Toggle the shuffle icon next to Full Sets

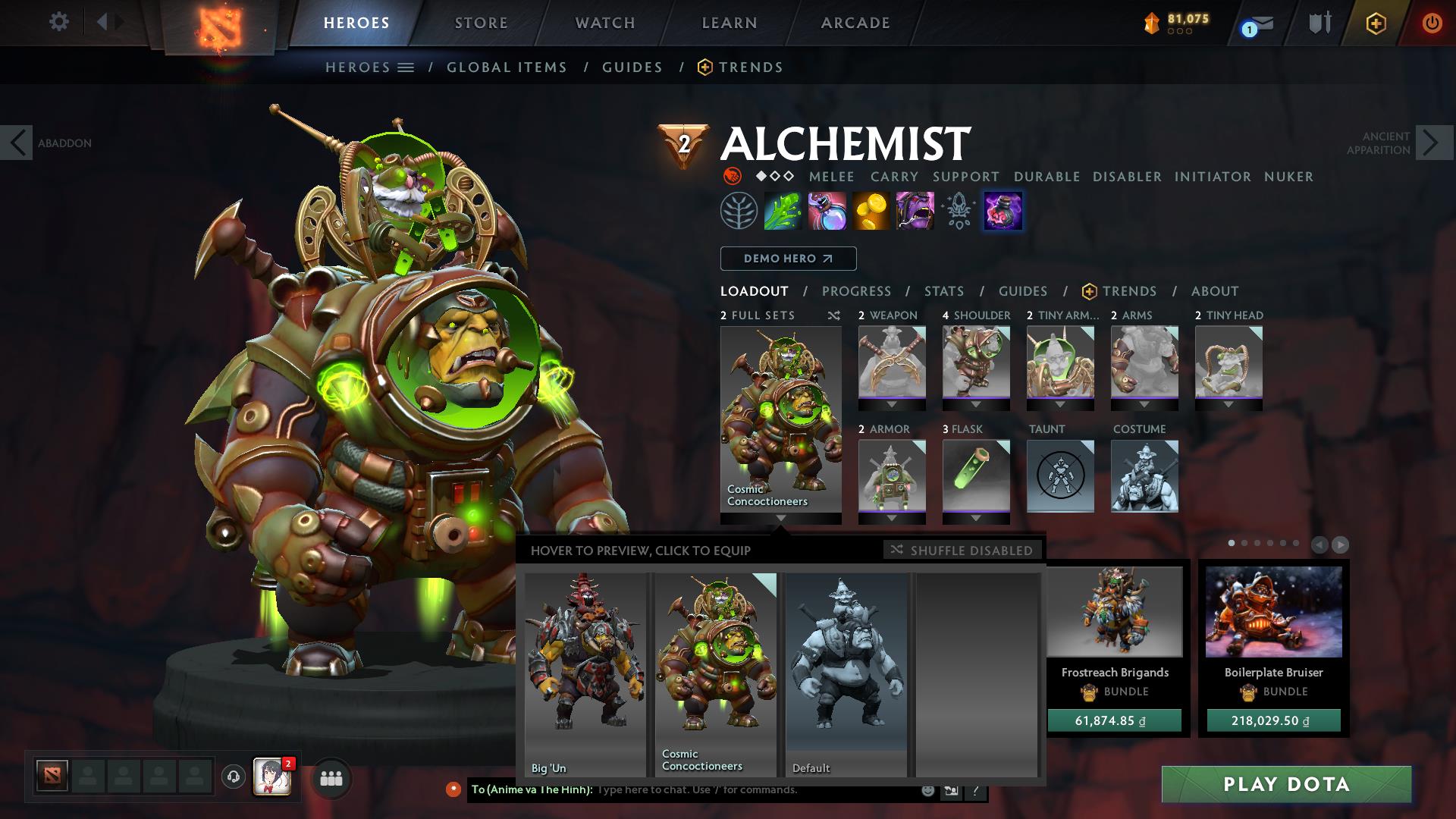click(834, 315)
